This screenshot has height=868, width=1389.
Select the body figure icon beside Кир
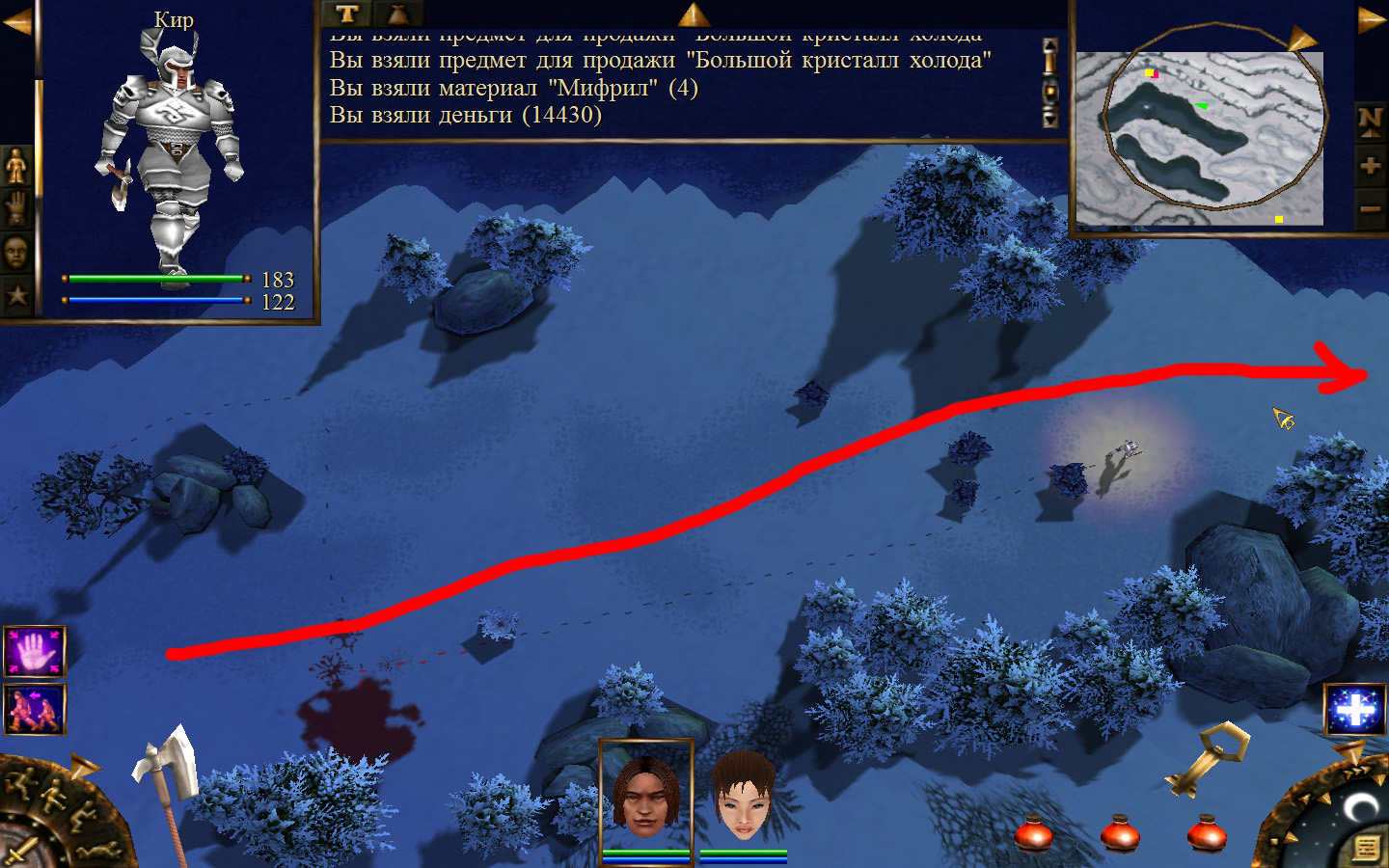[x=16, y=167]
